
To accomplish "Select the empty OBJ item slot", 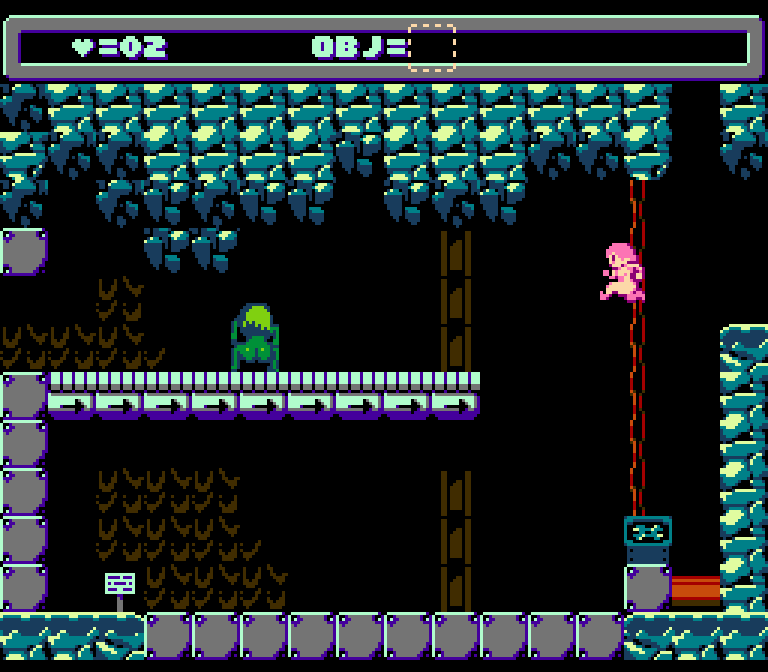I will pos(432,48).
